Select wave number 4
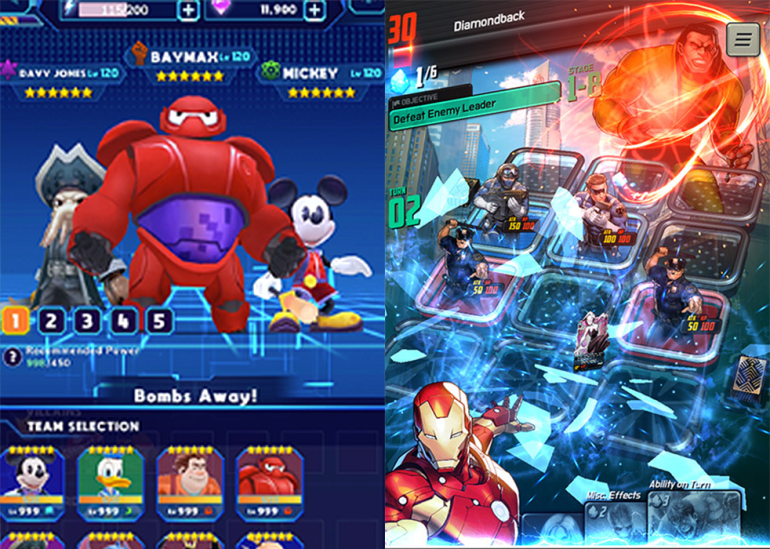 tap(124, 321)
